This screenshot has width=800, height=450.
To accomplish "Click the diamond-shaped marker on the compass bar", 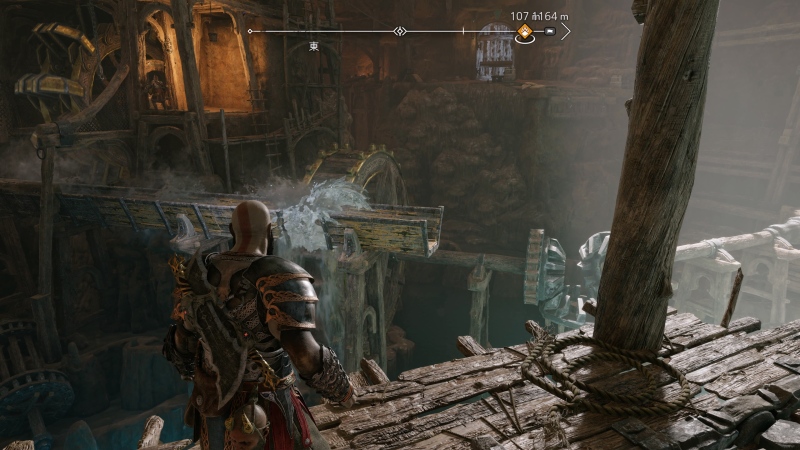I will click(x=400, y=32).
